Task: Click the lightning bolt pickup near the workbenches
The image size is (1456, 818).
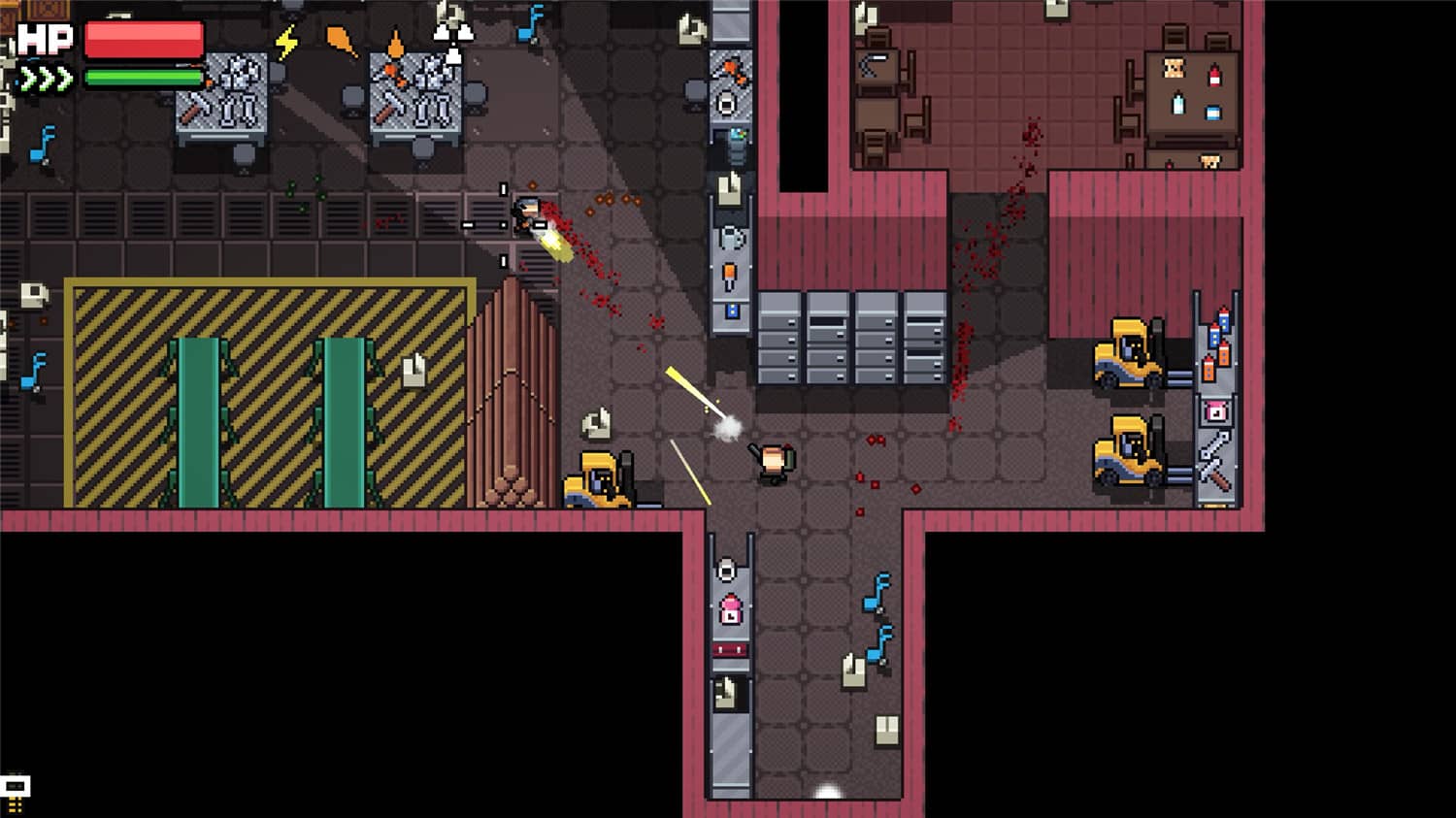Action: tap(285, 43)
